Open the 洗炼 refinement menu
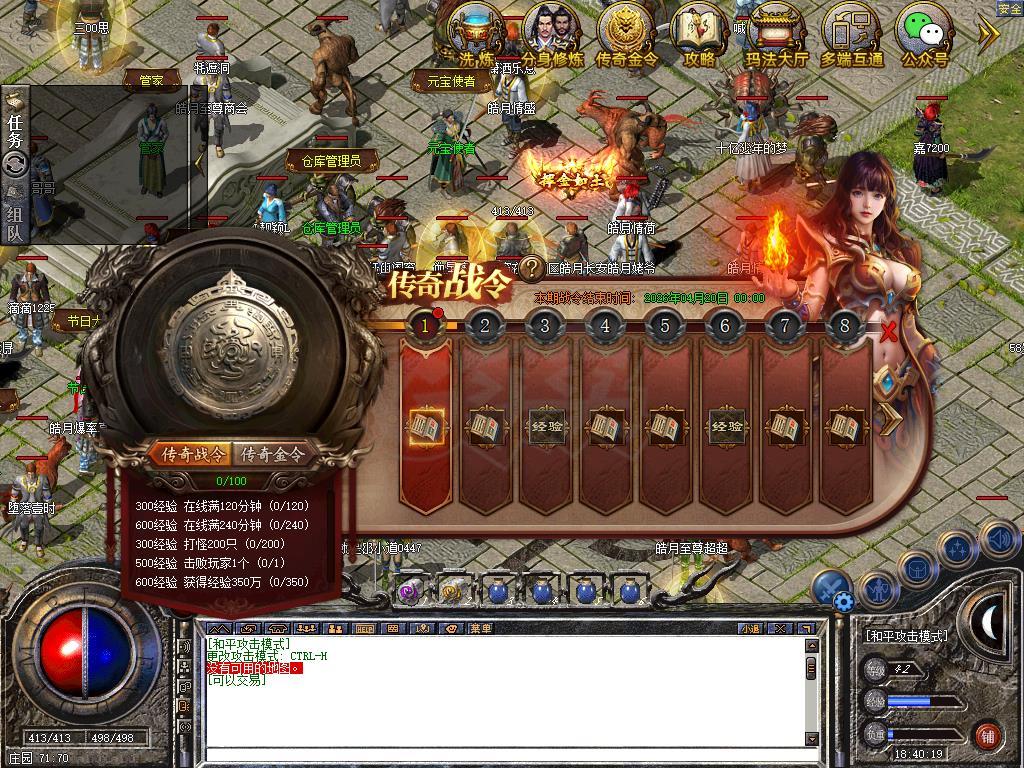This screenshot has width=1024, height=768. [476, 32]
